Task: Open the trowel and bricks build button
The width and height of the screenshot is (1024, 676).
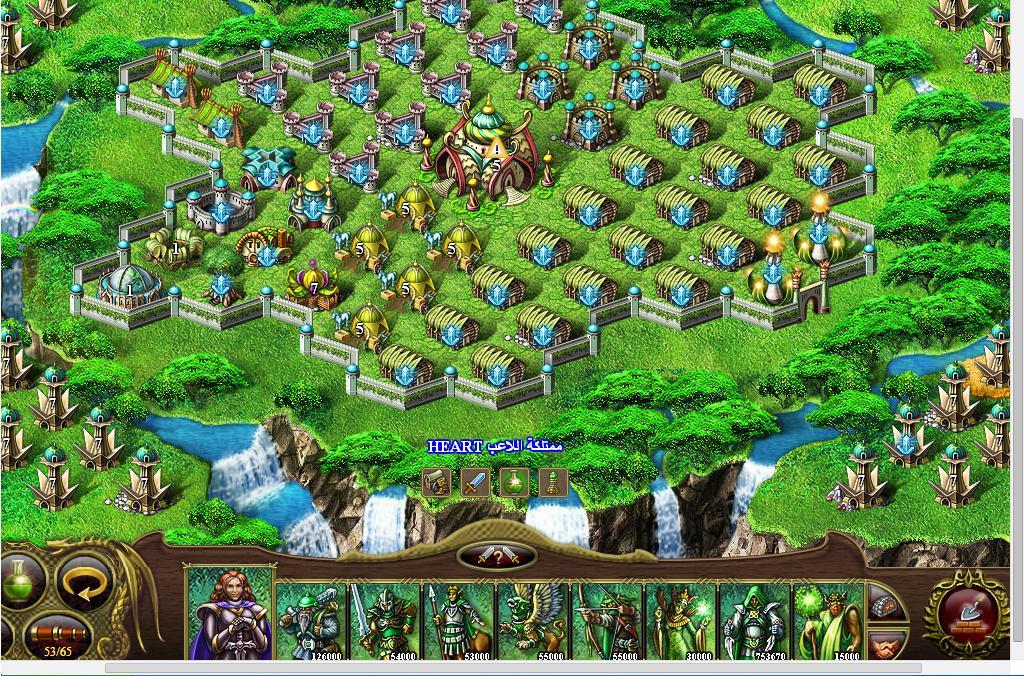Action: pos(966,610)
